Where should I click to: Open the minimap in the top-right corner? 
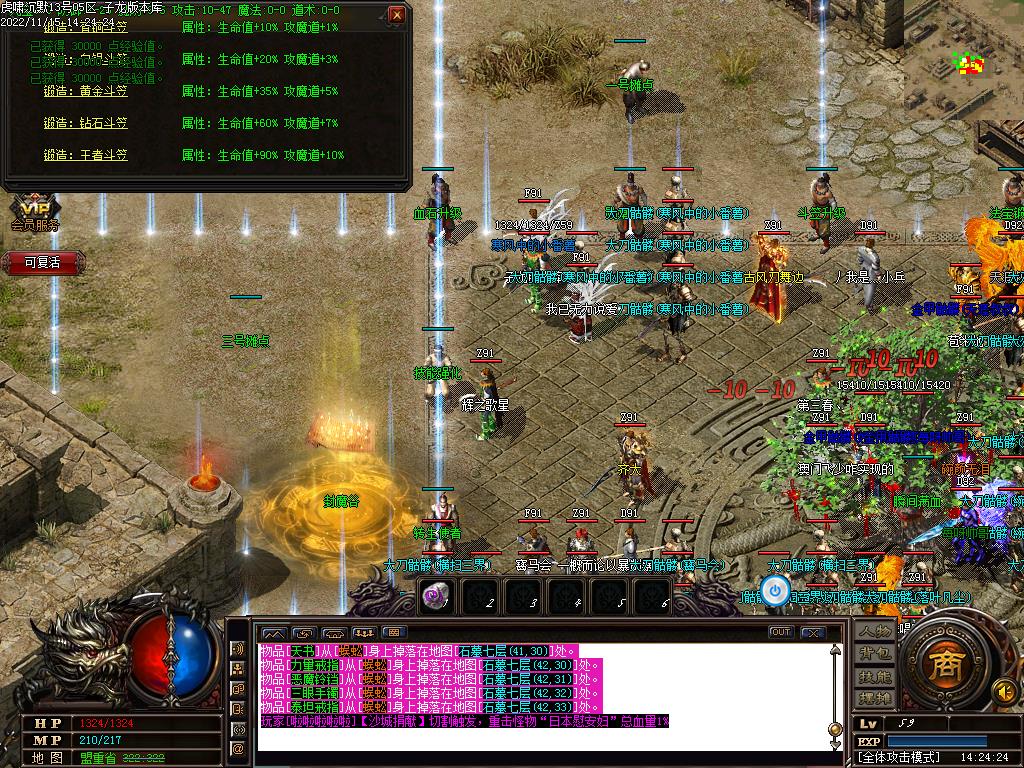pyautogui.click(x=967, y=65)
